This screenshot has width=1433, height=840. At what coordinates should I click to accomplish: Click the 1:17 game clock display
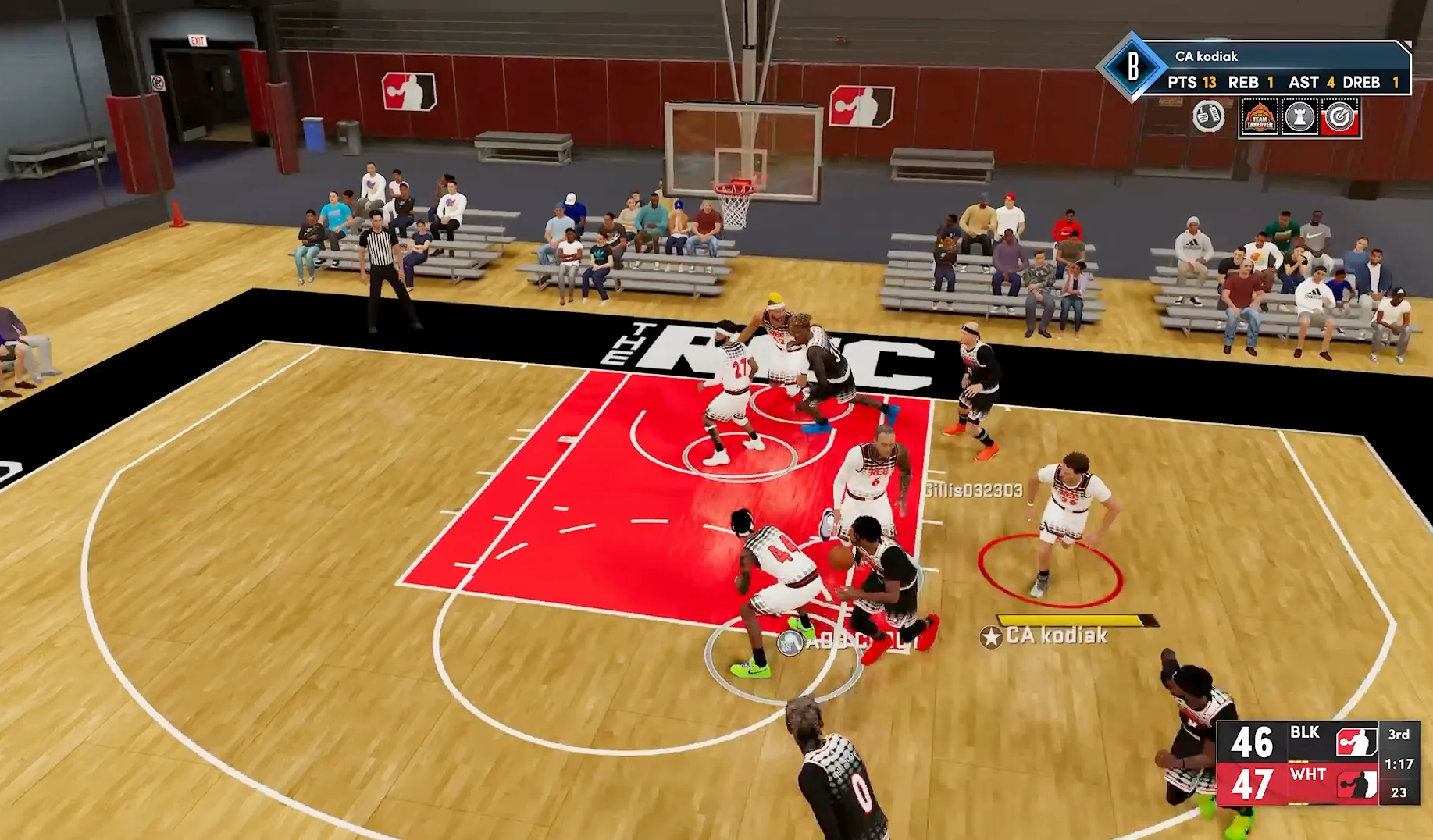point(1399,766)
